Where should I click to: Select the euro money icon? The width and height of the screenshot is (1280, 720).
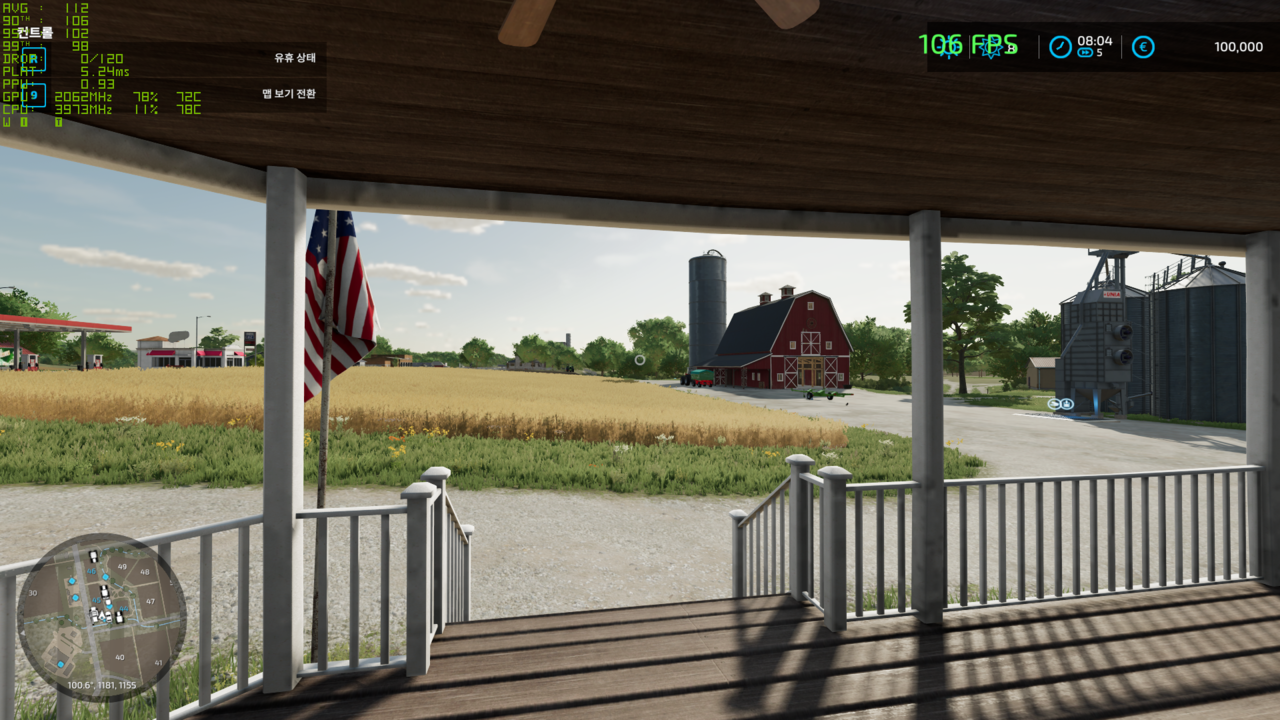[1143, 47]
